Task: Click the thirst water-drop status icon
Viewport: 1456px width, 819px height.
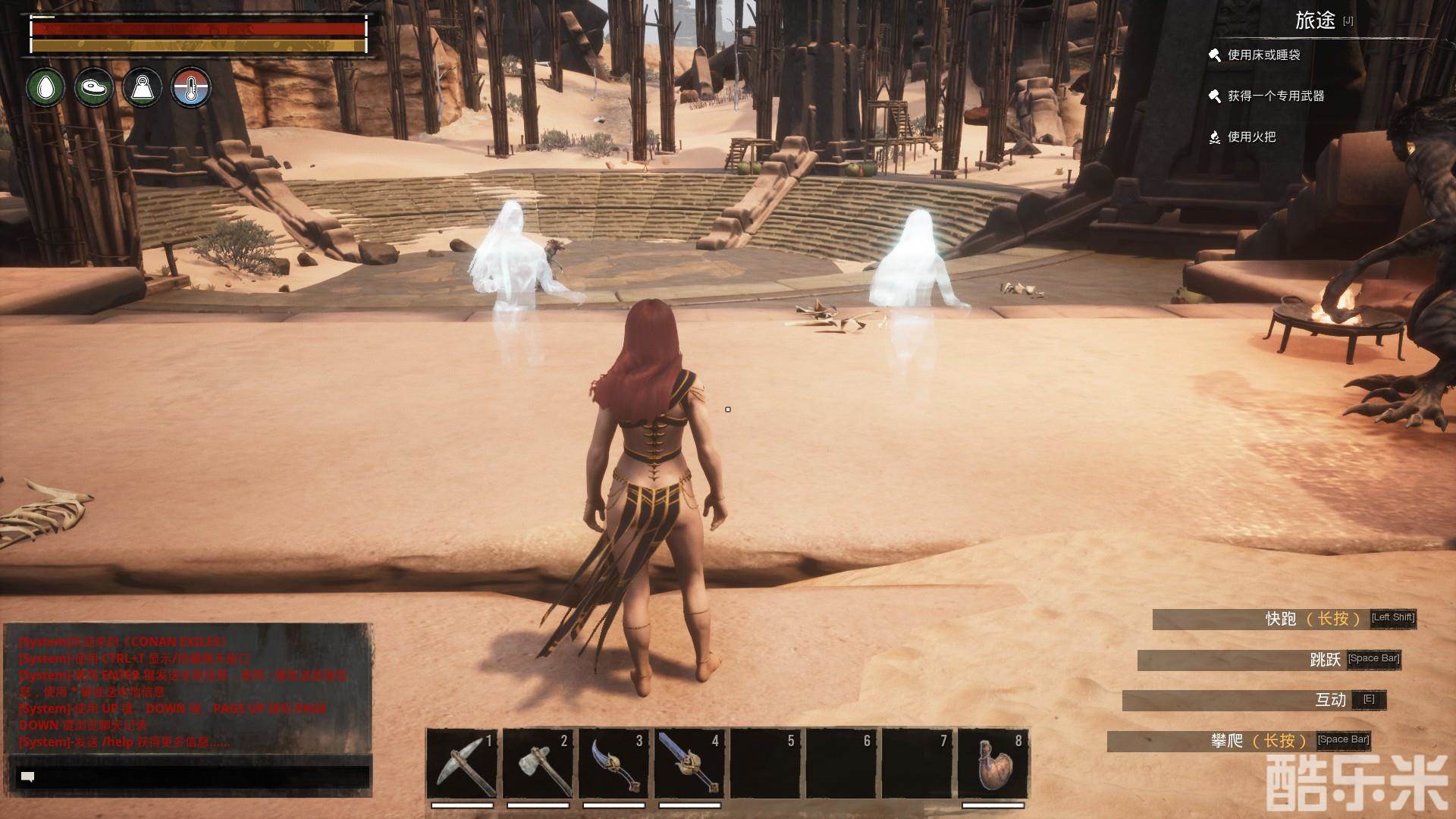Action: pos(46,87)
